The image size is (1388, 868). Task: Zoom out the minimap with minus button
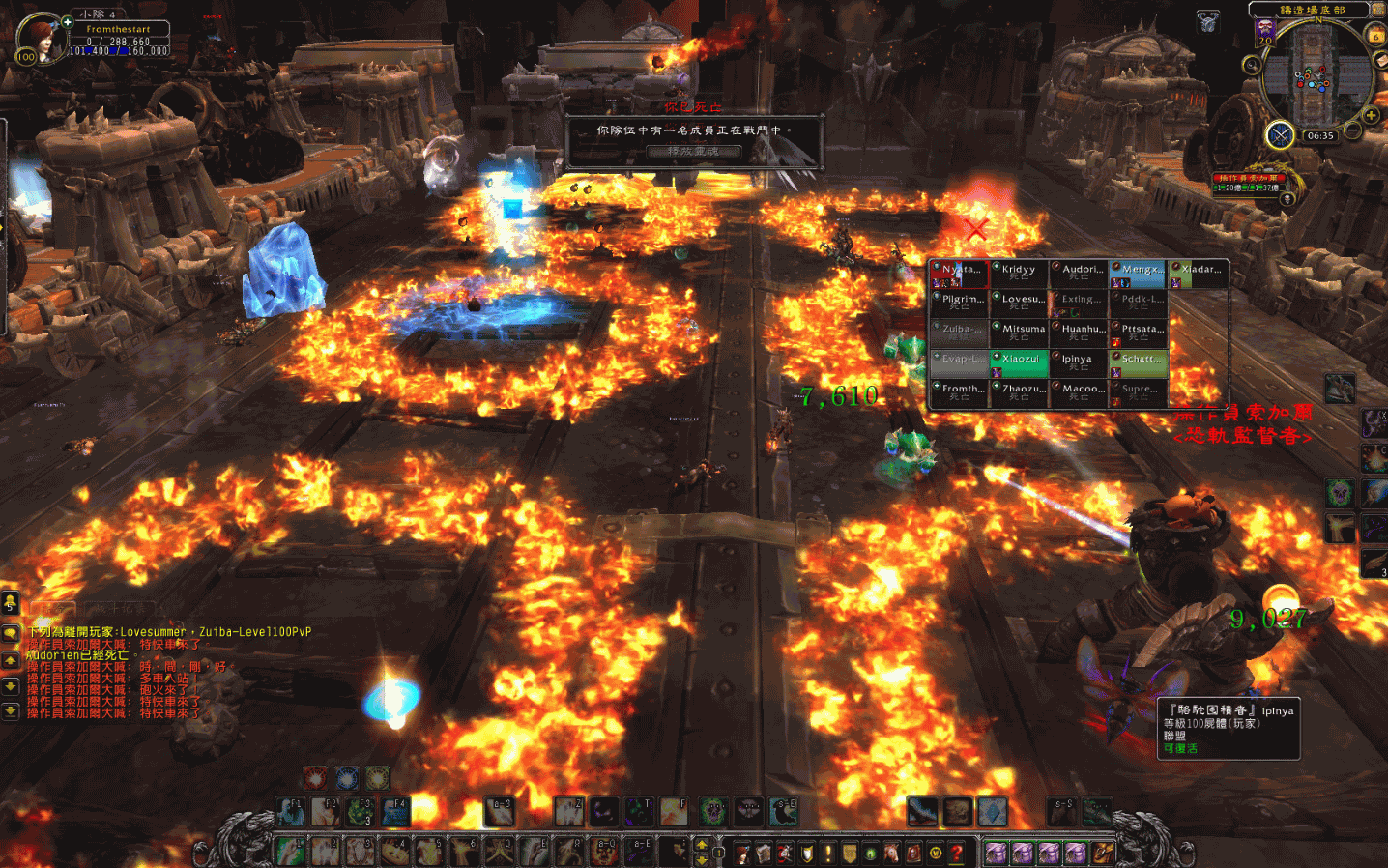point(1354,130)
